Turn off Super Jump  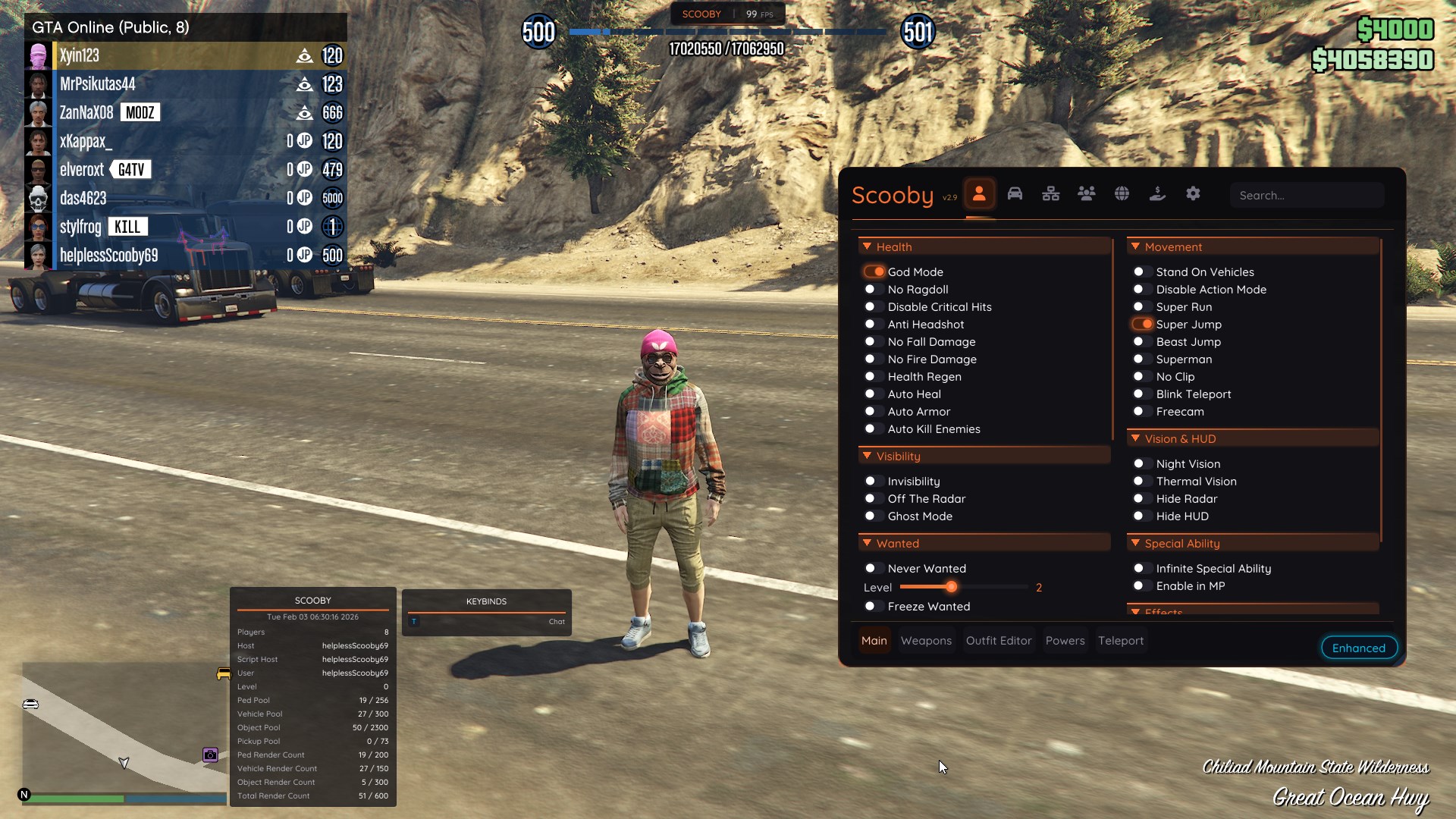1144,324
